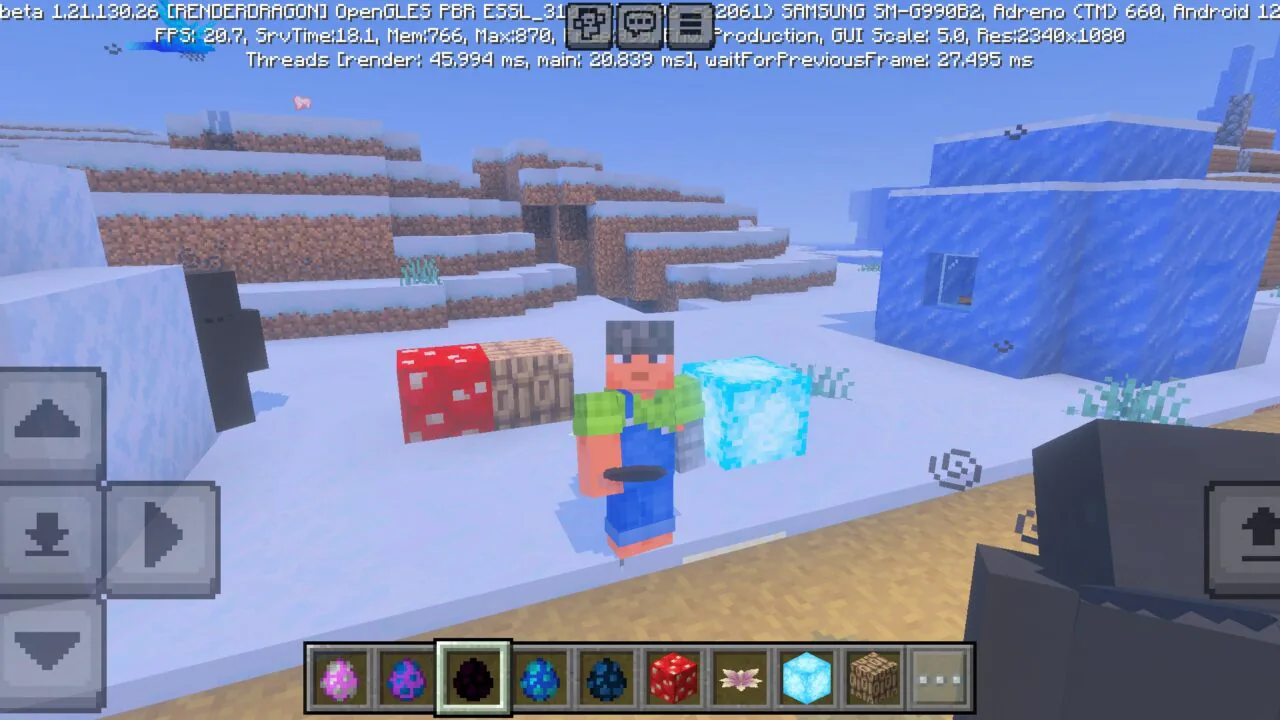Select the carved wood block in the hotbar
Image resolution: width=1280 pixels, height=720 pixels.
(x=873, y=680)
